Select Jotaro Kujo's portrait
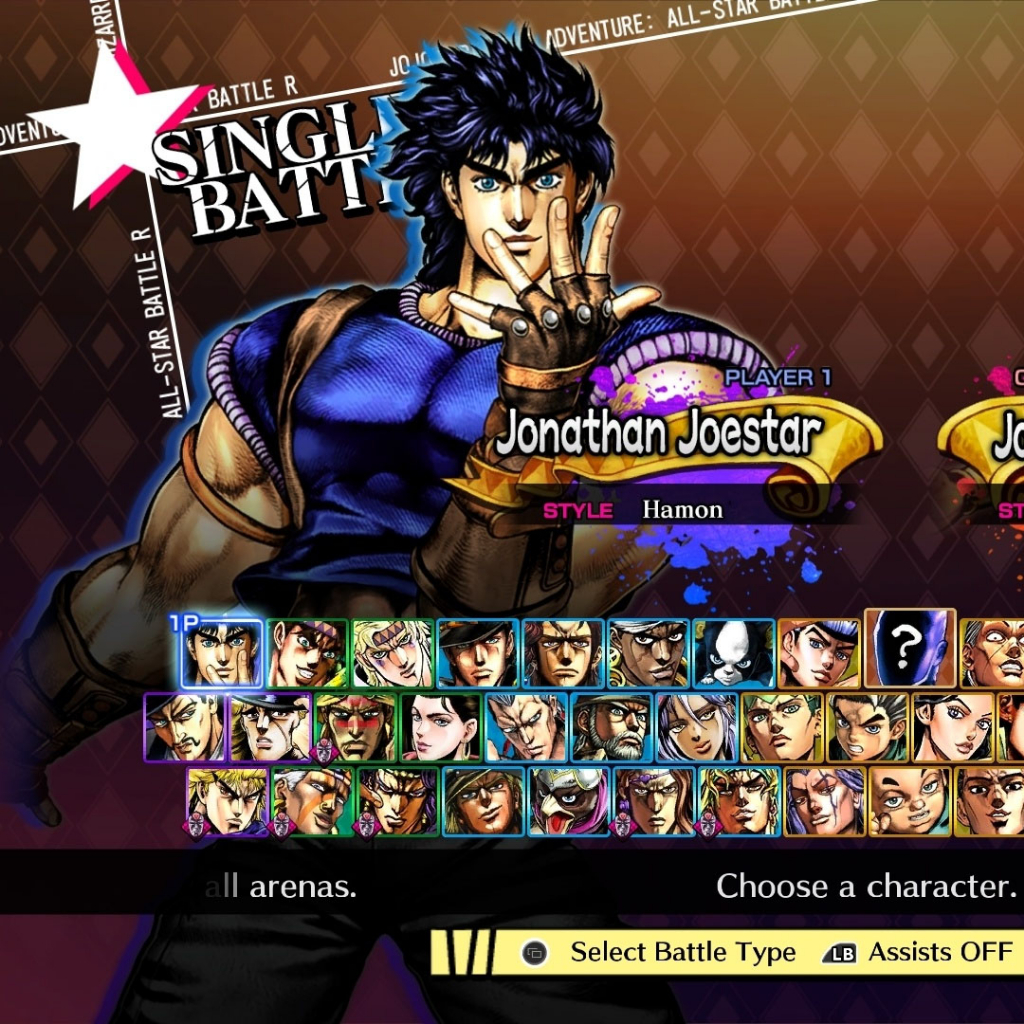Screen dimensions: 1024x1024 point(478,654)
